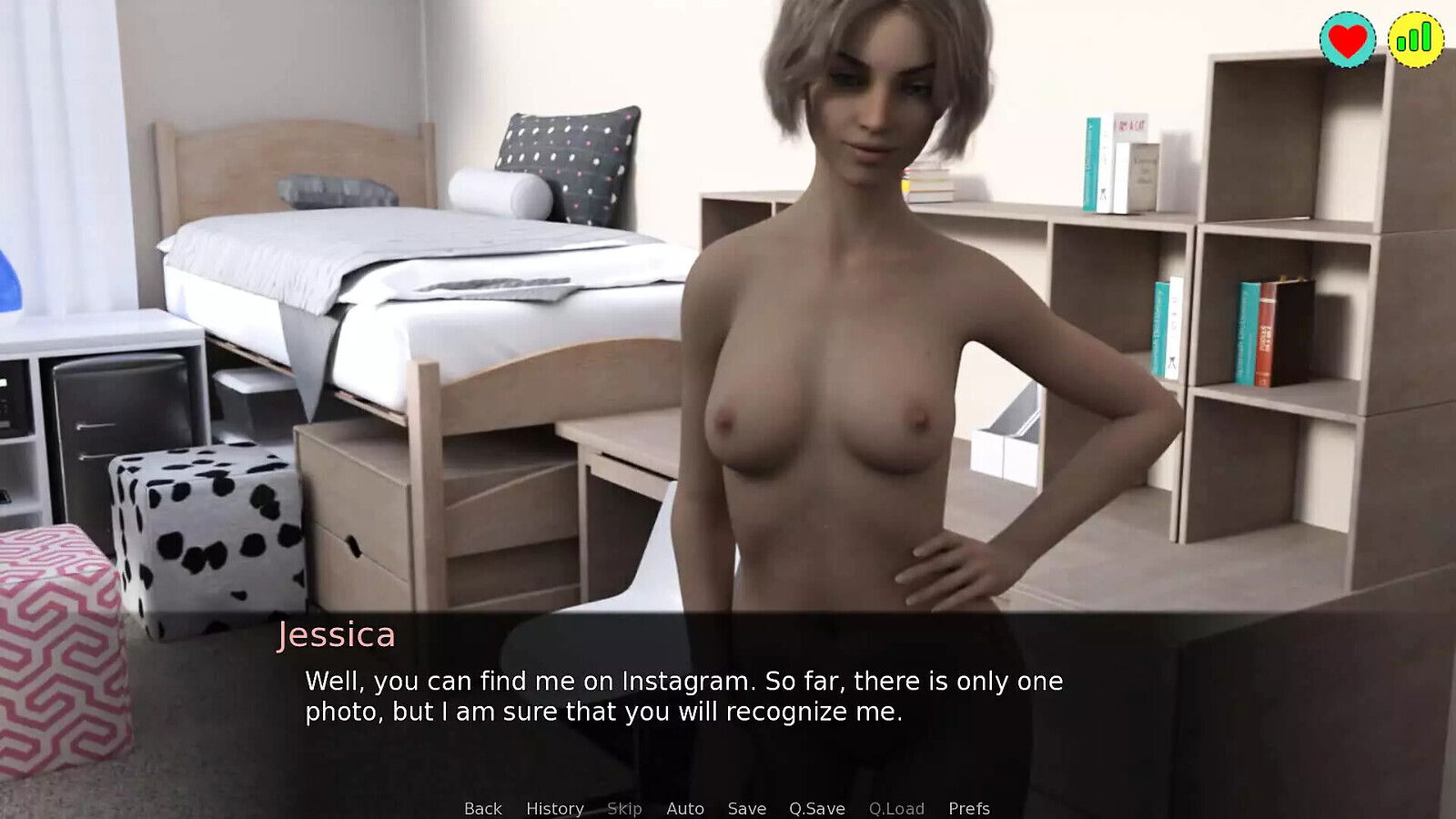Image resolution: width=1456 pixels, height=819 pixels.
Task: Check love points via the teal heart badge
Action: 1346,38
